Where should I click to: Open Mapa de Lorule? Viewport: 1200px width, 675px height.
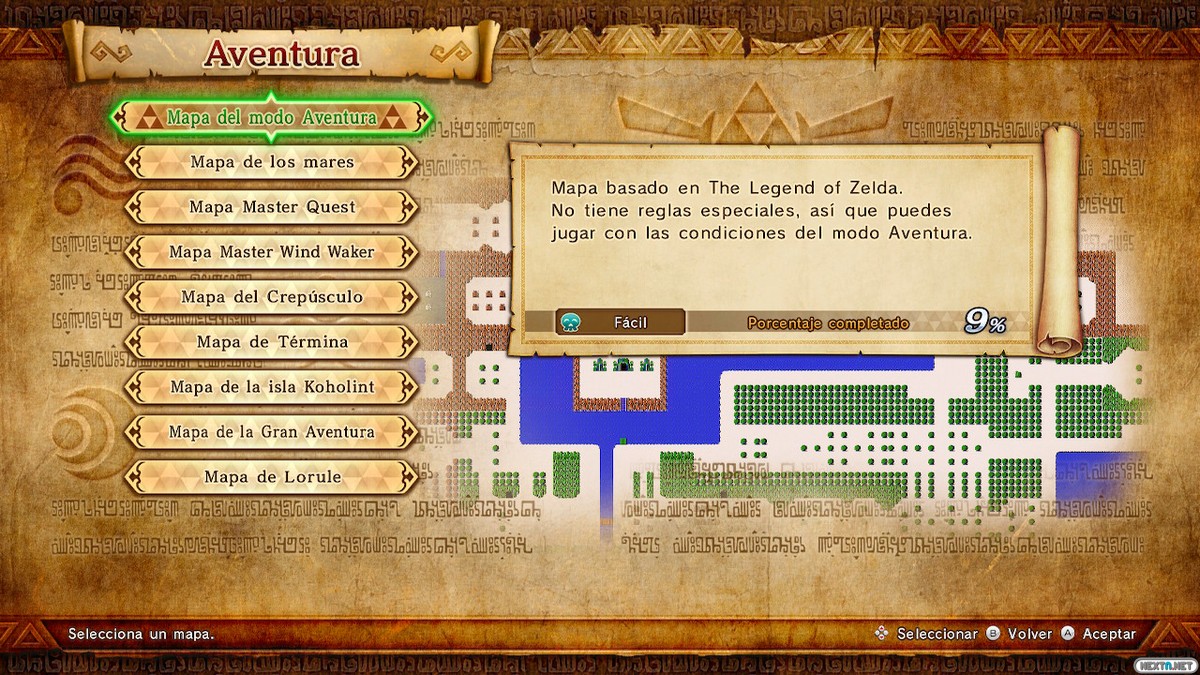pyautogui.click(x=272, y=477)
